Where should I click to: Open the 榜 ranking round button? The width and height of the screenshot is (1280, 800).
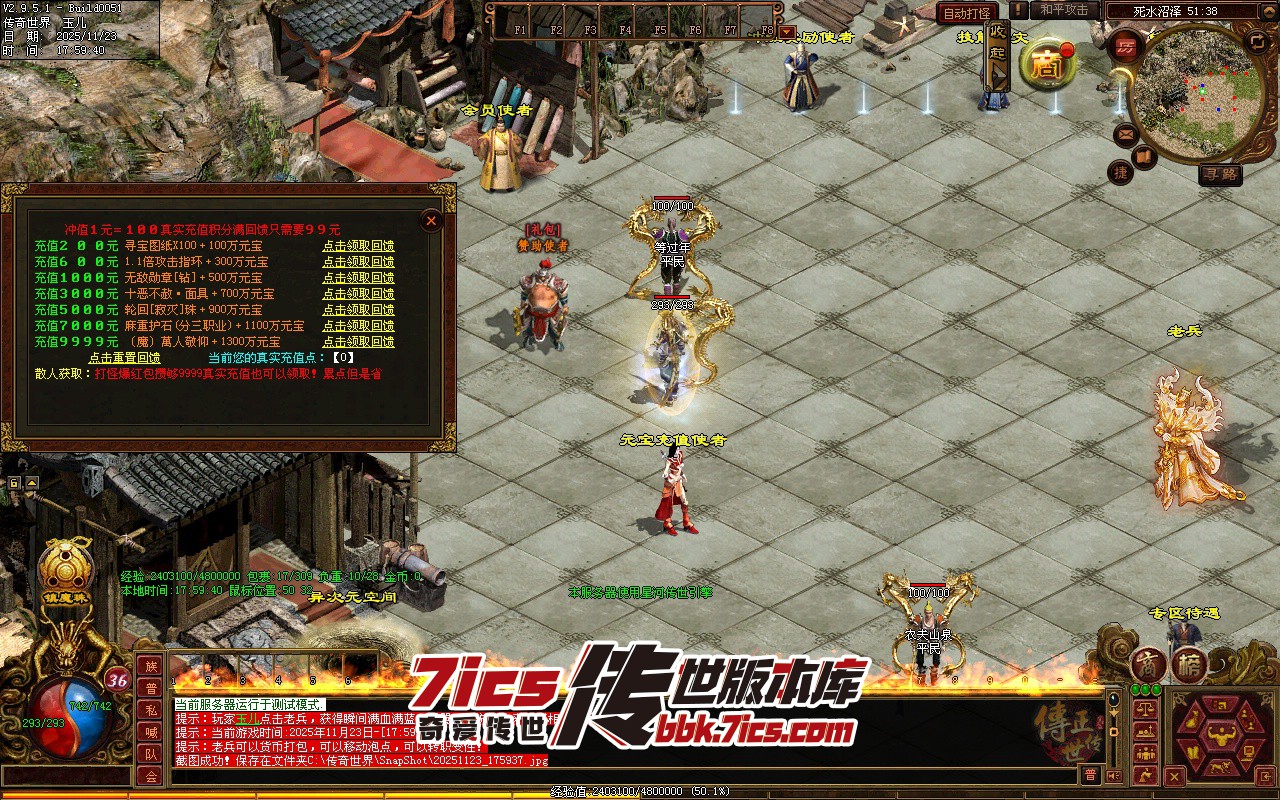tap(1189, 665)
